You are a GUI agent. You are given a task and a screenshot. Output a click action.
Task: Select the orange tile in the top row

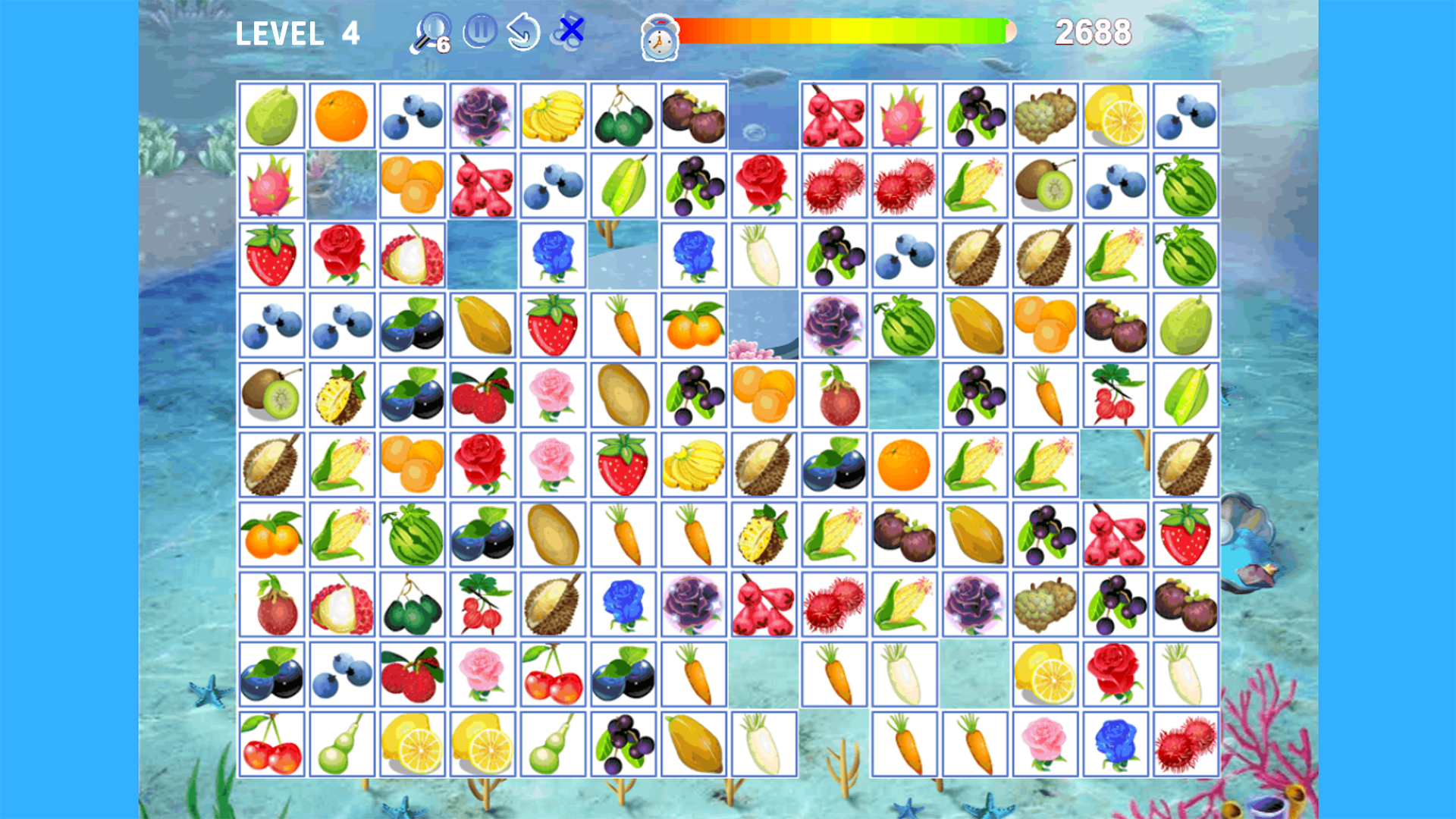342,115
